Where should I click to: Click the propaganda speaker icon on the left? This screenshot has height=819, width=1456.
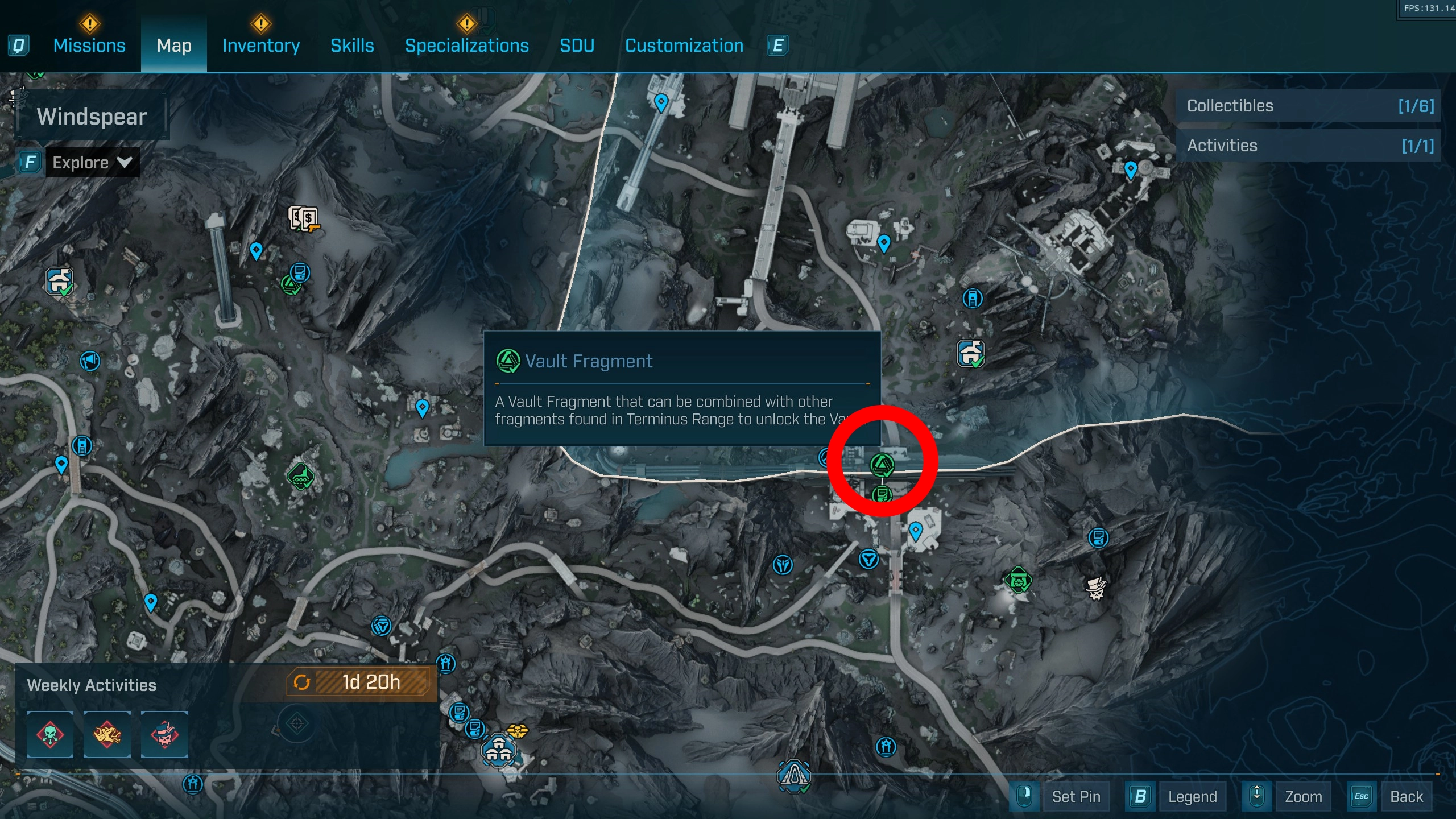[90, 361]
